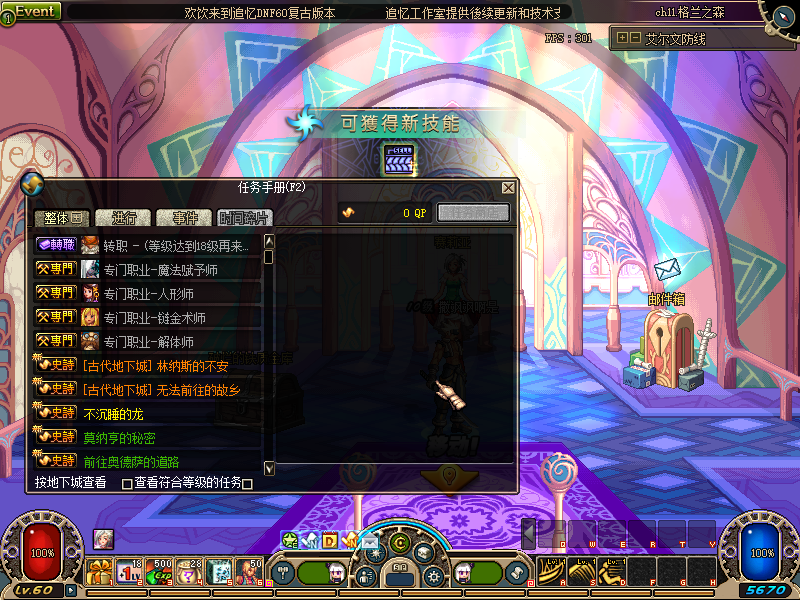Click the quest list scroll-down arrow
The image size is (800, 600).
pos(269,468)
